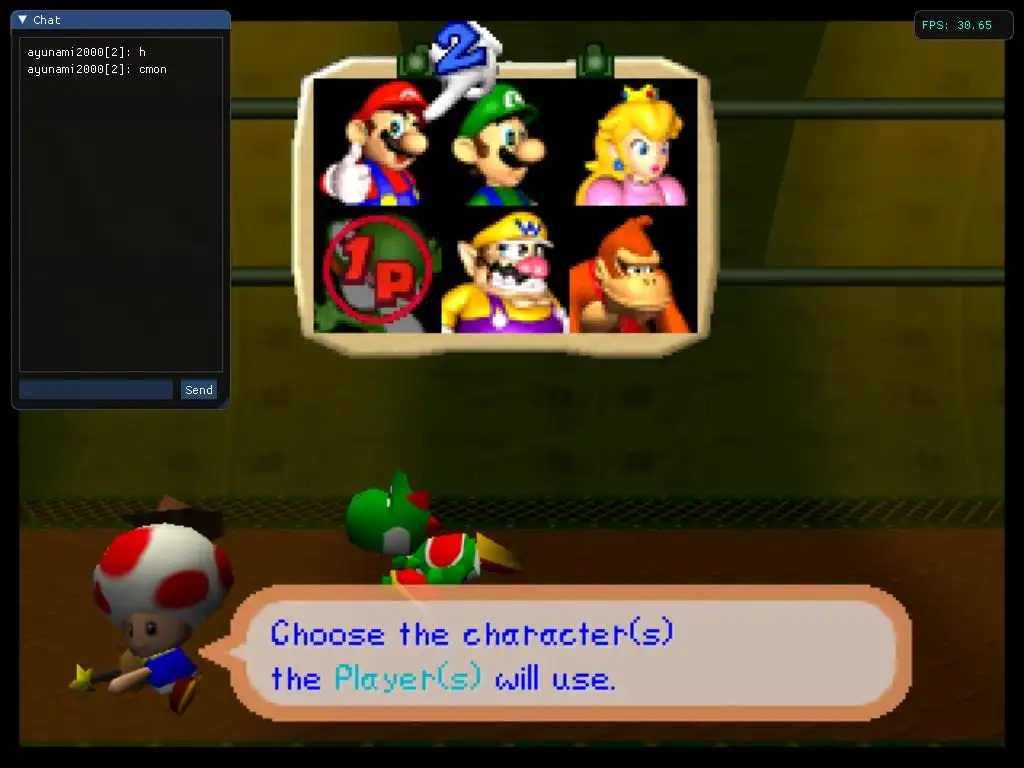Screen dimensions: 1024x768
Task: Send the chat message
Action: coord(199,390)
